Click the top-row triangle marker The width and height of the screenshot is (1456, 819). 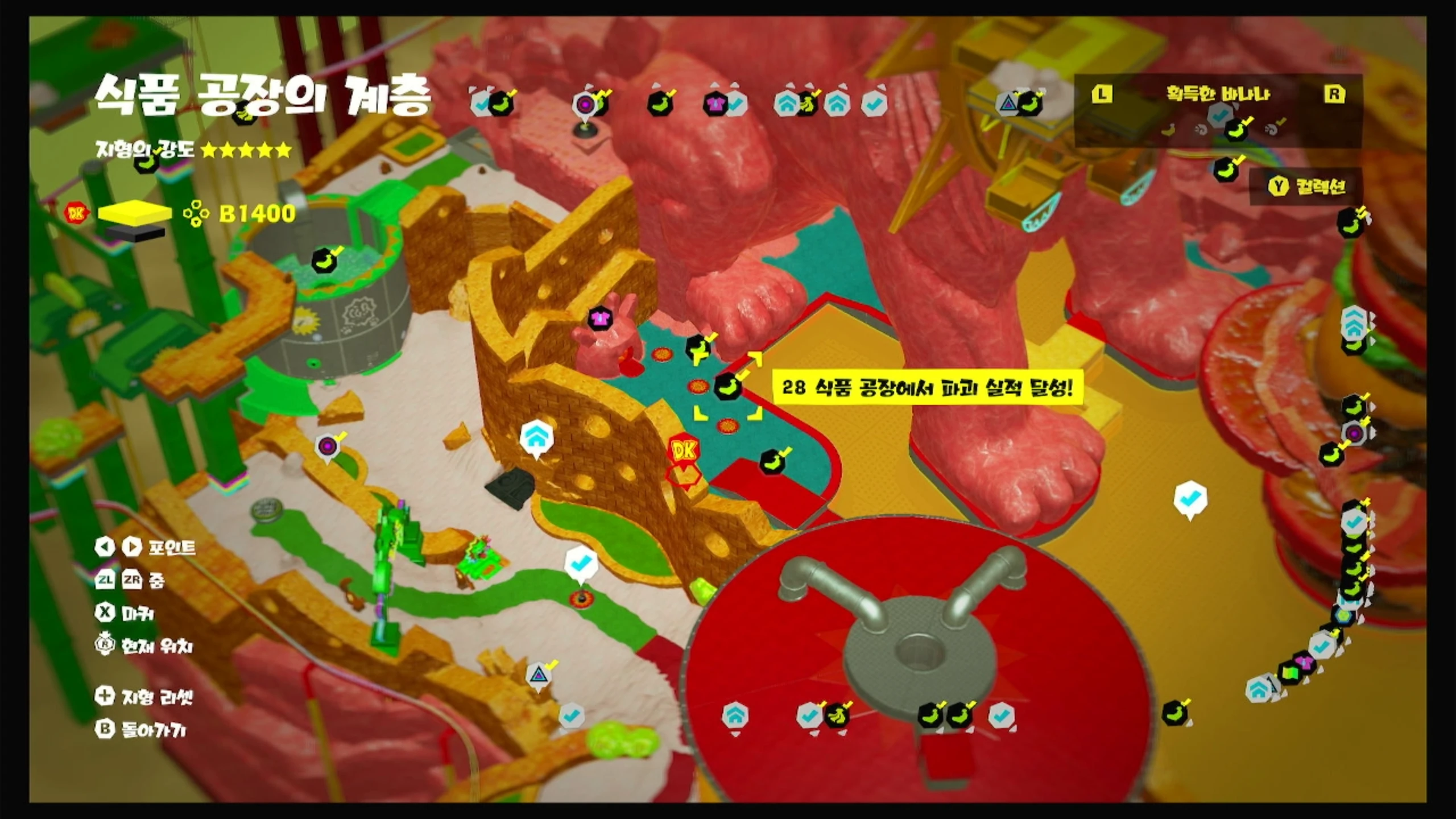coord(1008,104)
